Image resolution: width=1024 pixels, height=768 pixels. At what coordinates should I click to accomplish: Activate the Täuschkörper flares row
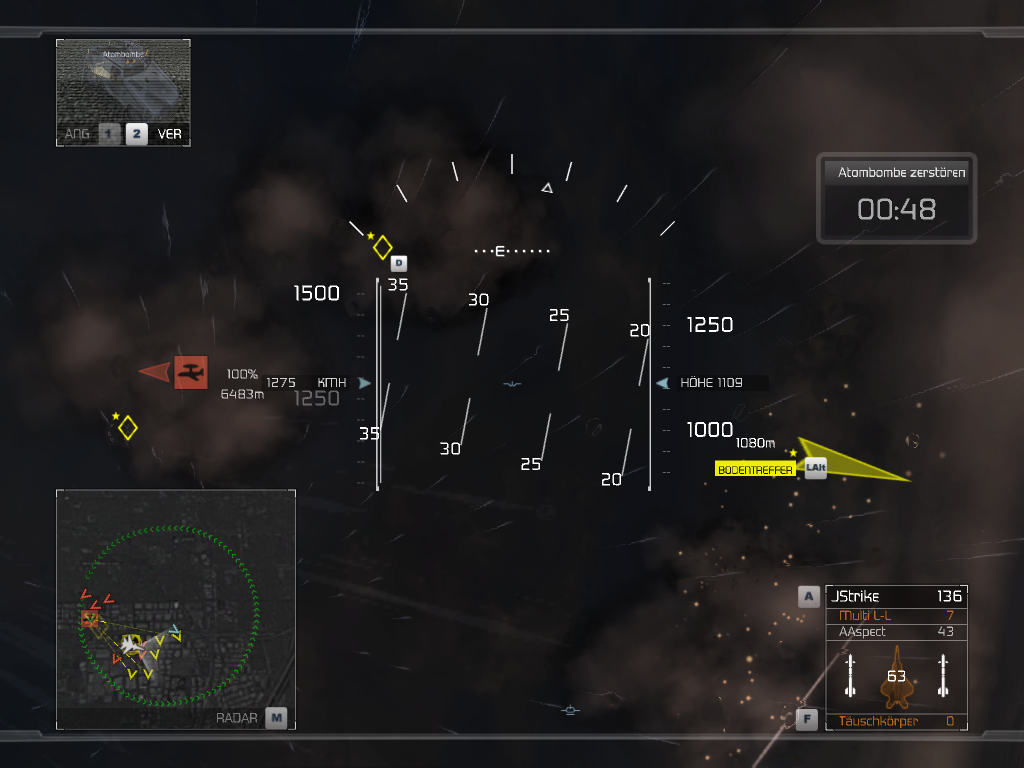pos(895,721)
